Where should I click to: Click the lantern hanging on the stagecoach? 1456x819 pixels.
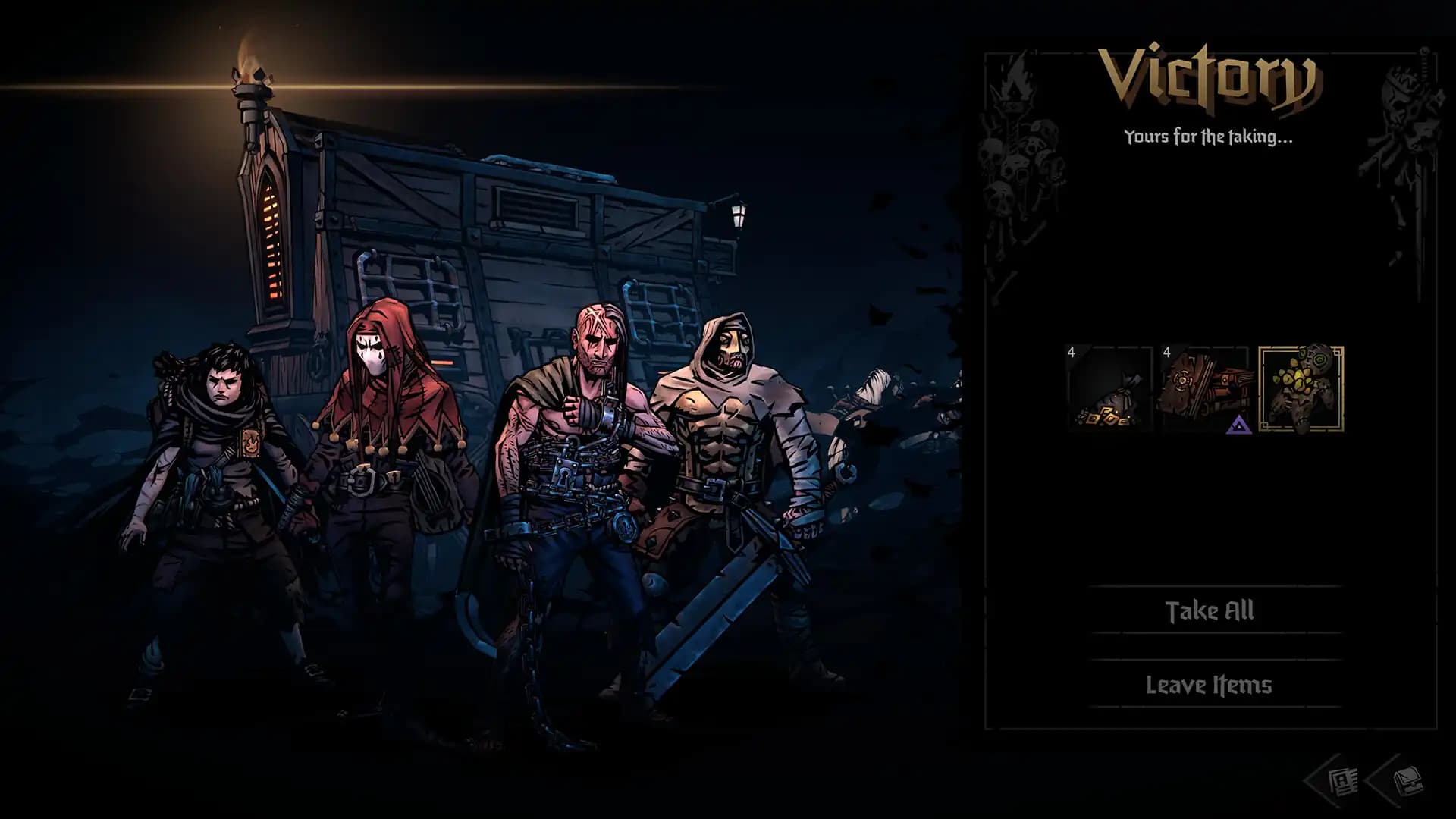(x=738, y=218)
